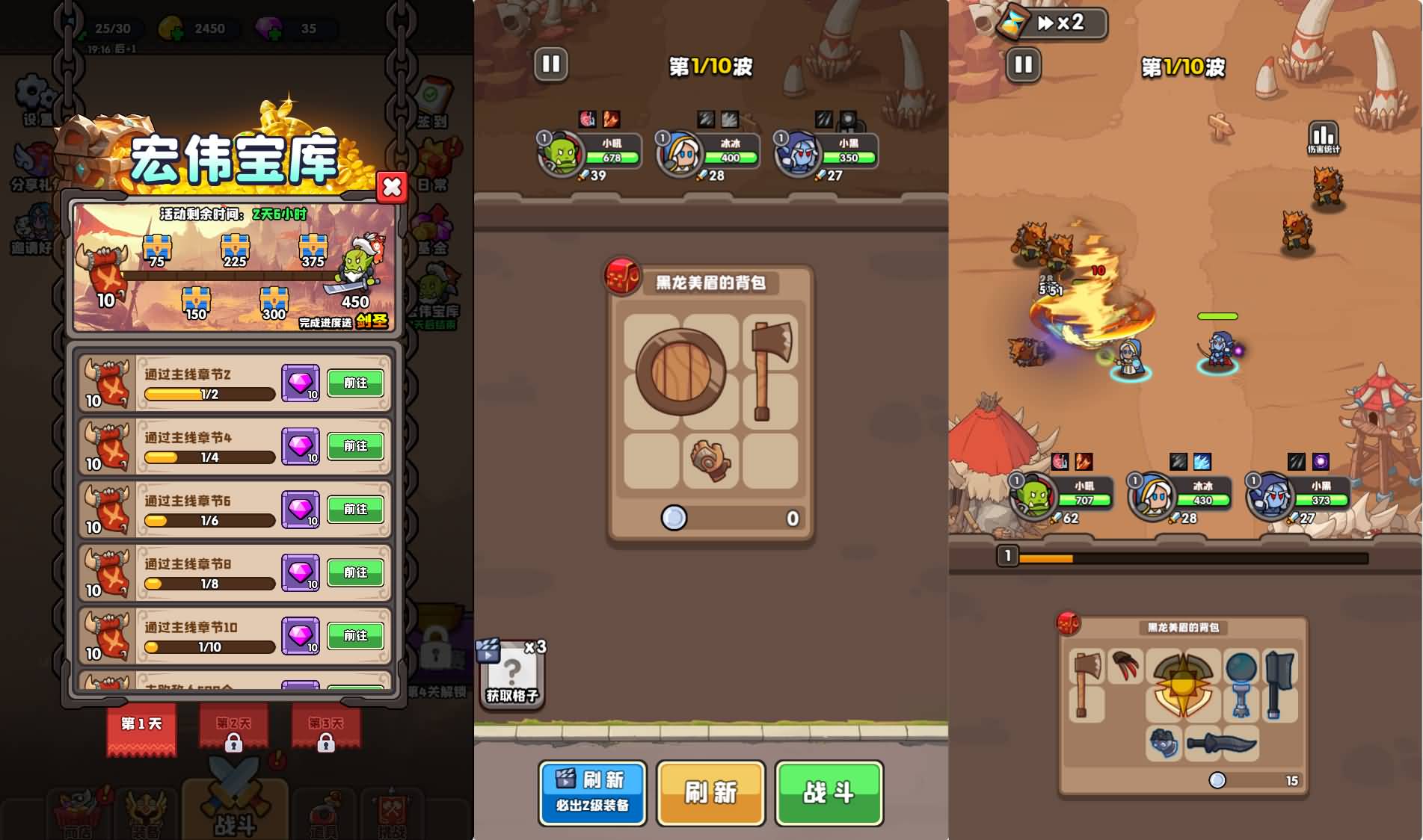Pause the right battle screen
Screen dimensions: 1423x840
(1022, 66)
